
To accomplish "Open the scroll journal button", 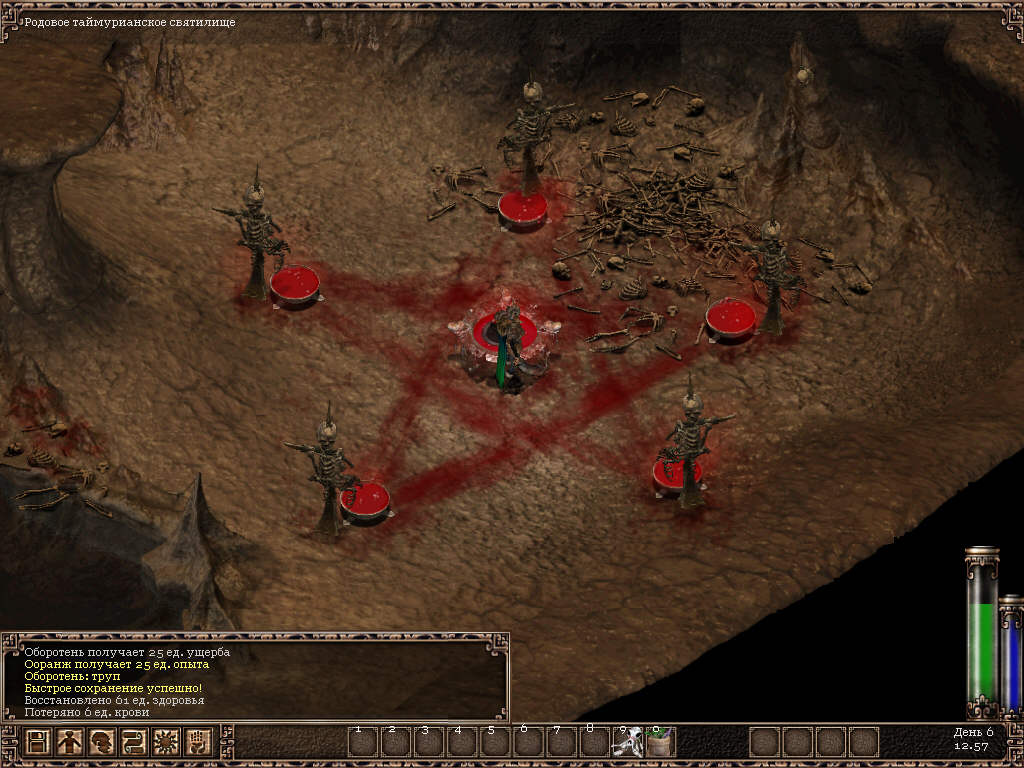I will (x=134, y=742).
